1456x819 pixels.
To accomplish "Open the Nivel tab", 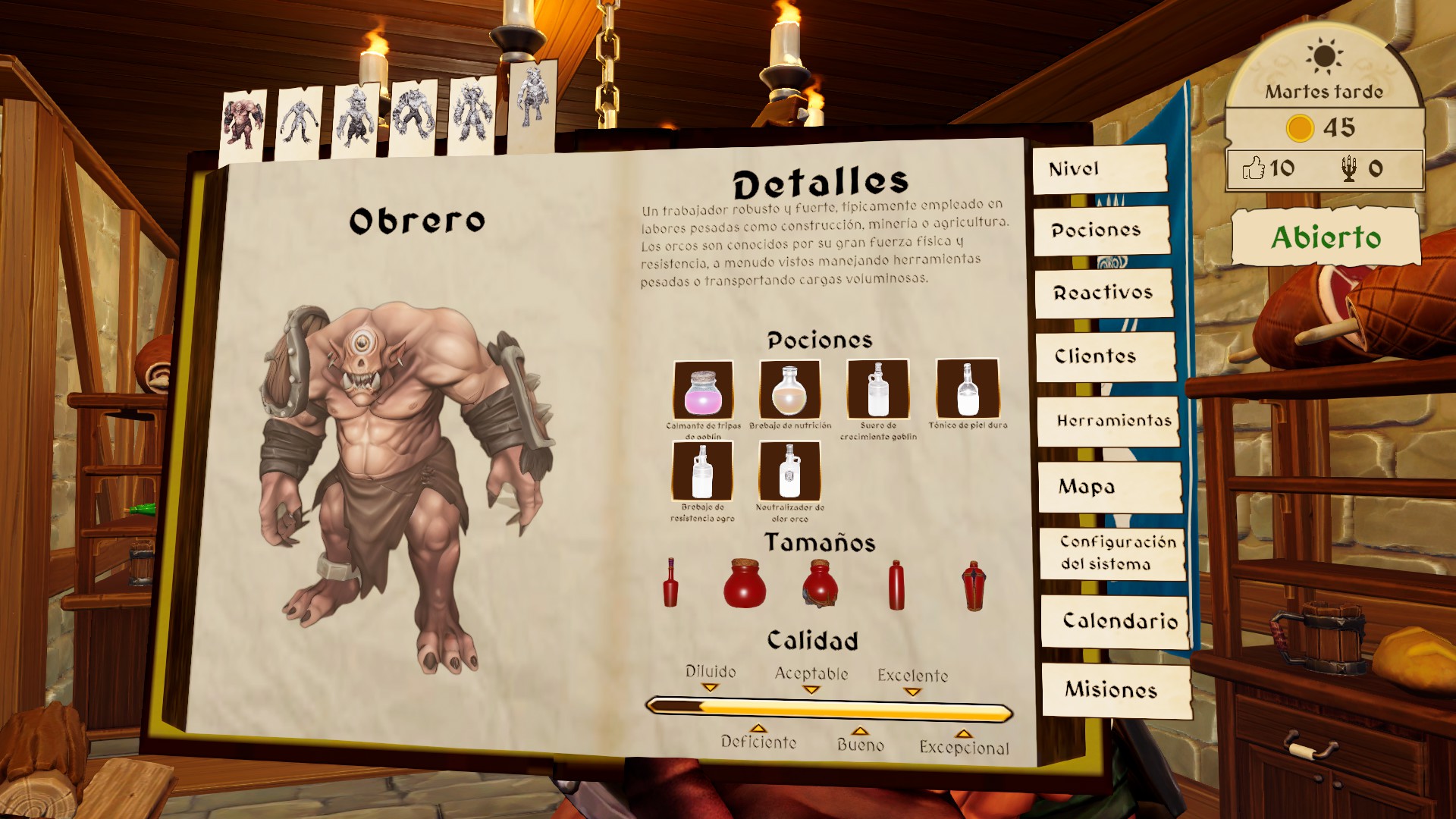I will (x=1099, y=169).
